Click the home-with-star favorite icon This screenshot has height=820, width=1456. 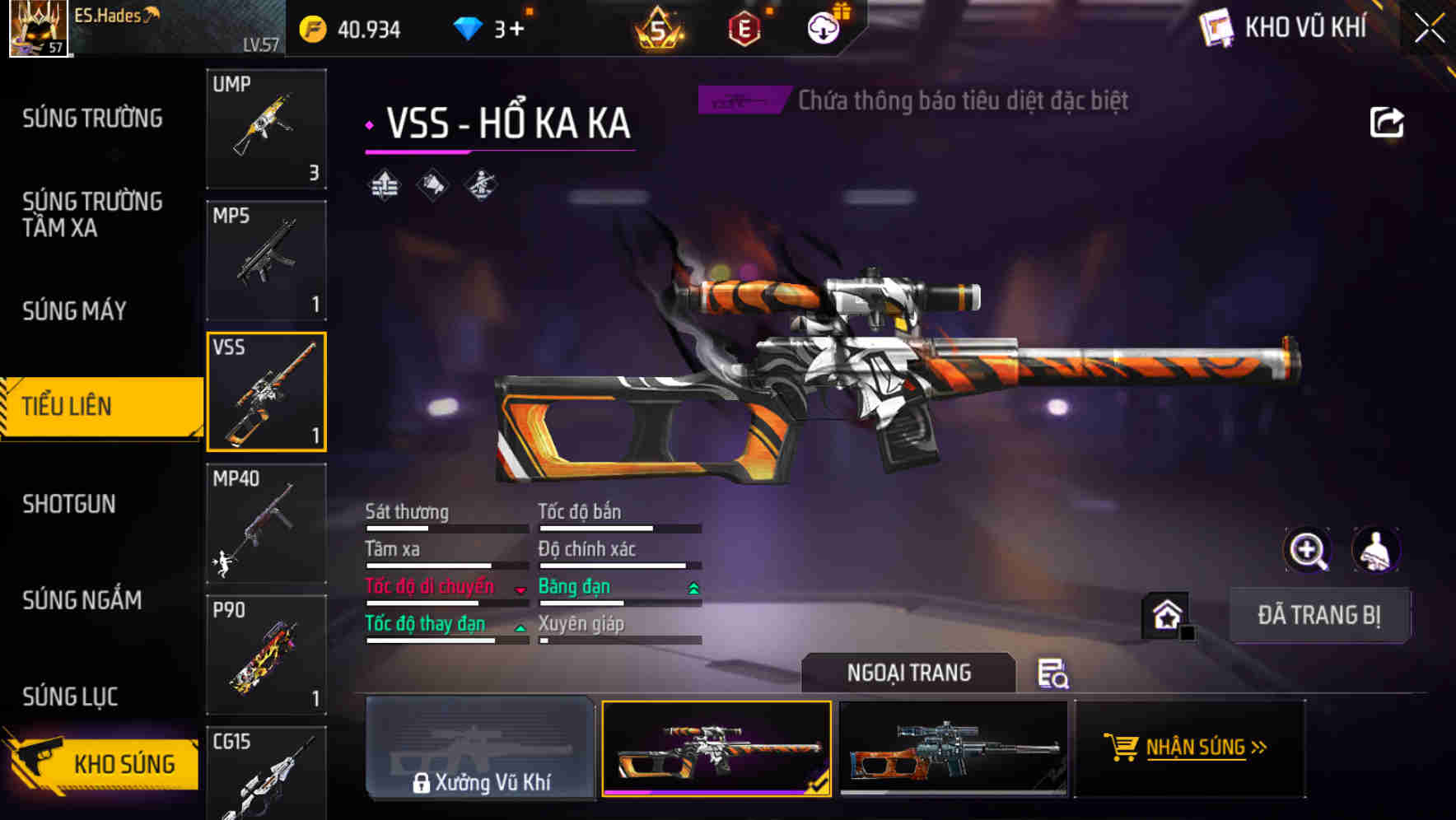click(x=1169, y=614)
